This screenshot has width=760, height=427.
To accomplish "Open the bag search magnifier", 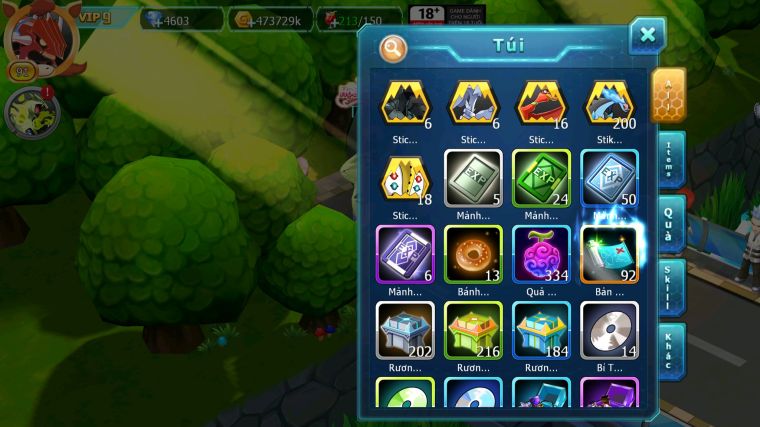I will pyautogui.click(x=393, y=48).
